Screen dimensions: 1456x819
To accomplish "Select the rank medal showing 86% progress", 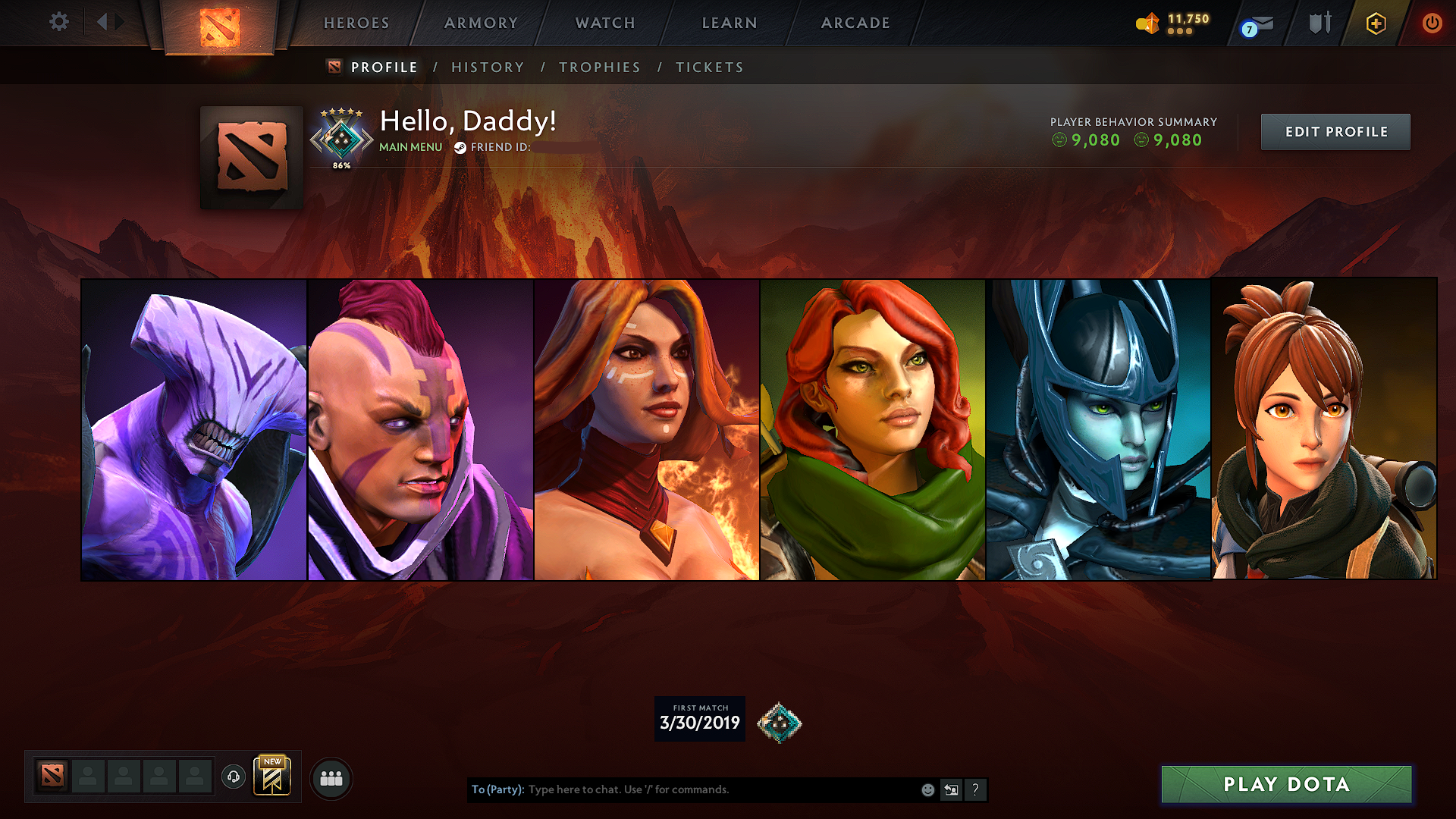I will (x=342, y=140).
